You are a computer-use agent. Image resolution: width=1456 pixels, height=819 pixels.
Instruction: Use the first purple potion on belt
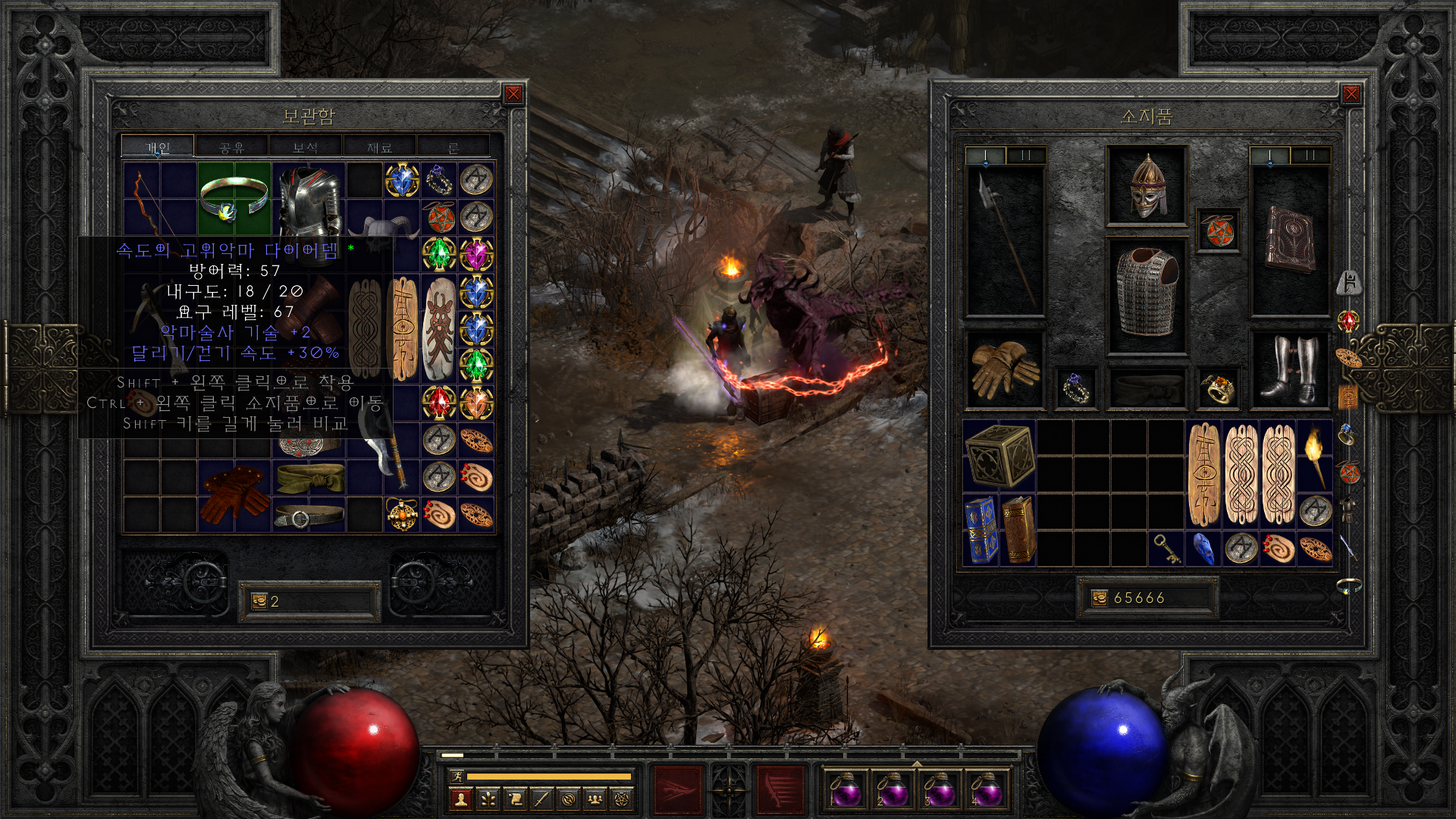tap(844, 790)
